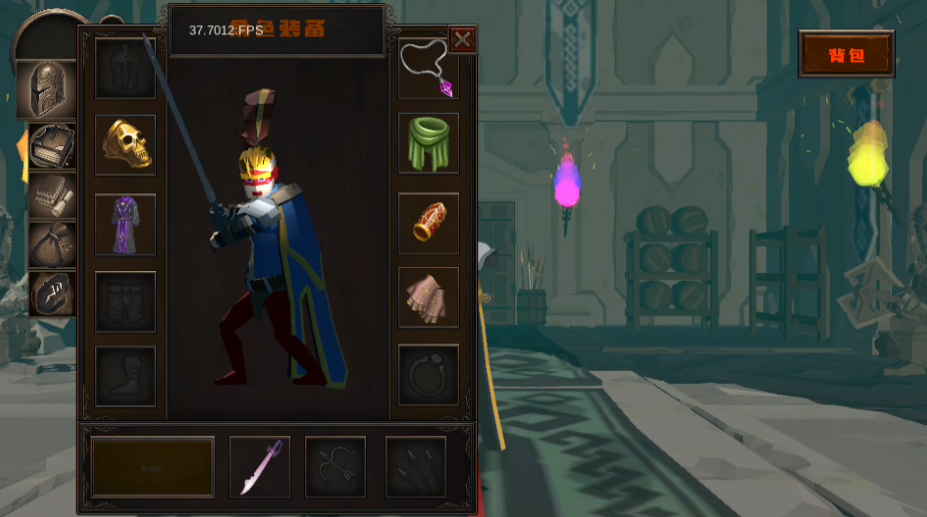Click the necklace with purple gem
This screenshot has height=517, width=927.
pyautogui.click(x=428, y=68)
